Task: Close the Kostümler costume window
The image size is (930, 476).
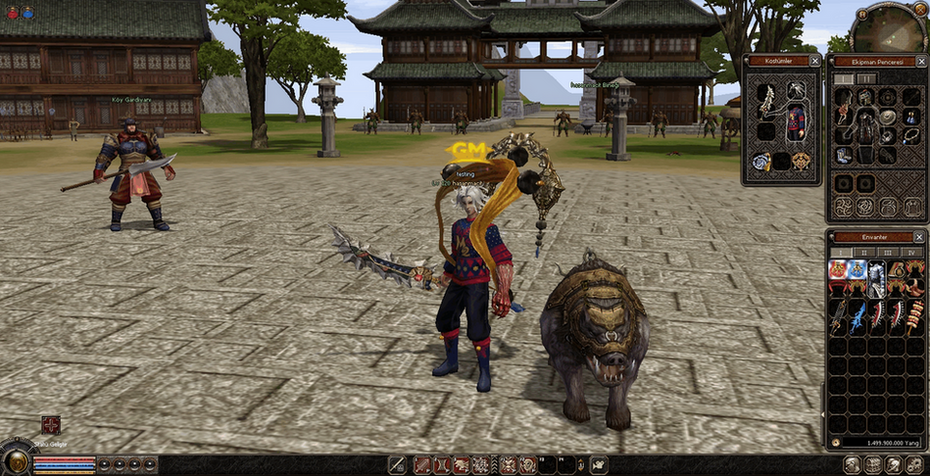Action: [x=815, y=61]
